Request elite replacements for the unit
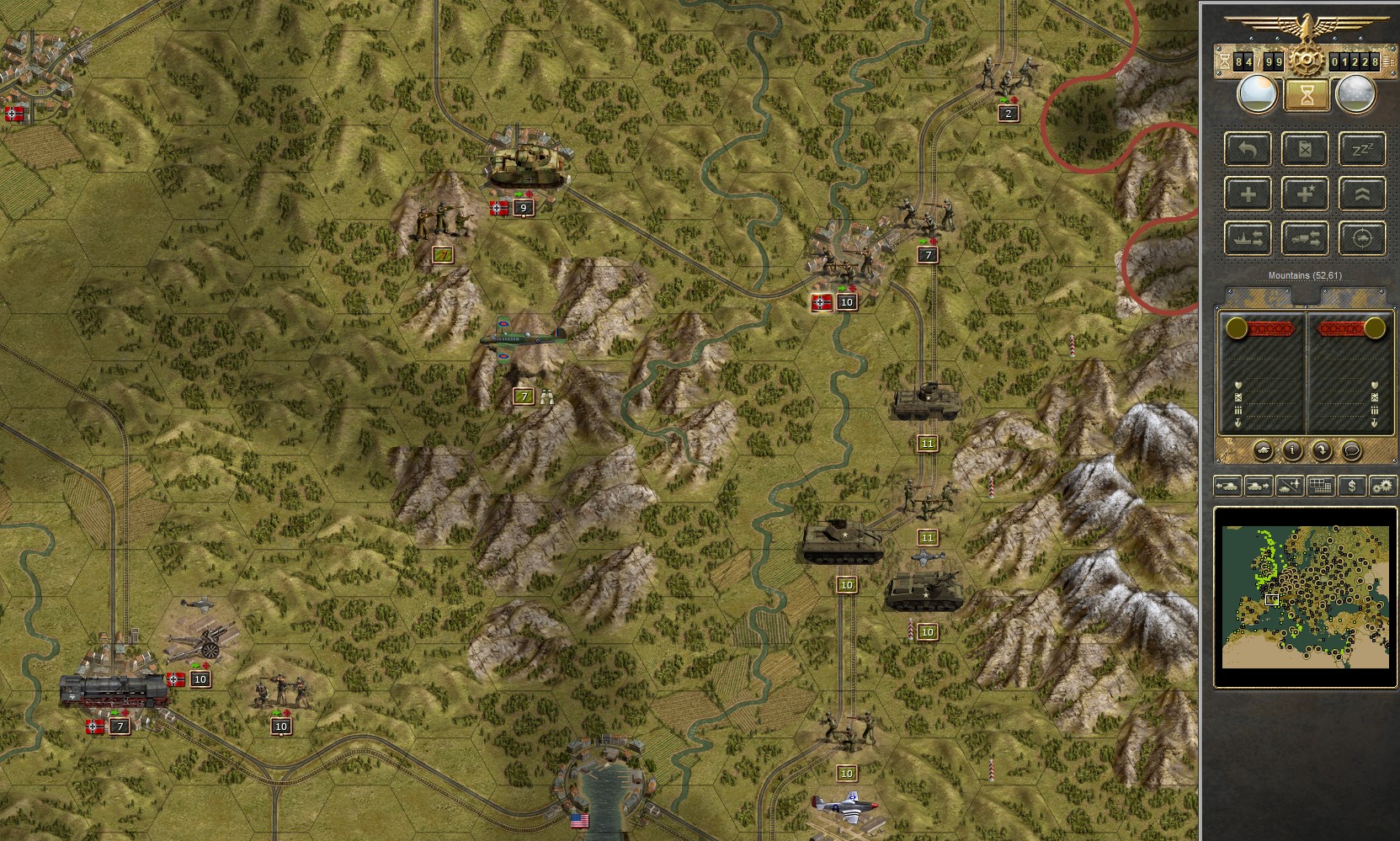Image resolution: width=1400 pixels, height=841 pixels. pyautogui.click(x=1304, y=194)
